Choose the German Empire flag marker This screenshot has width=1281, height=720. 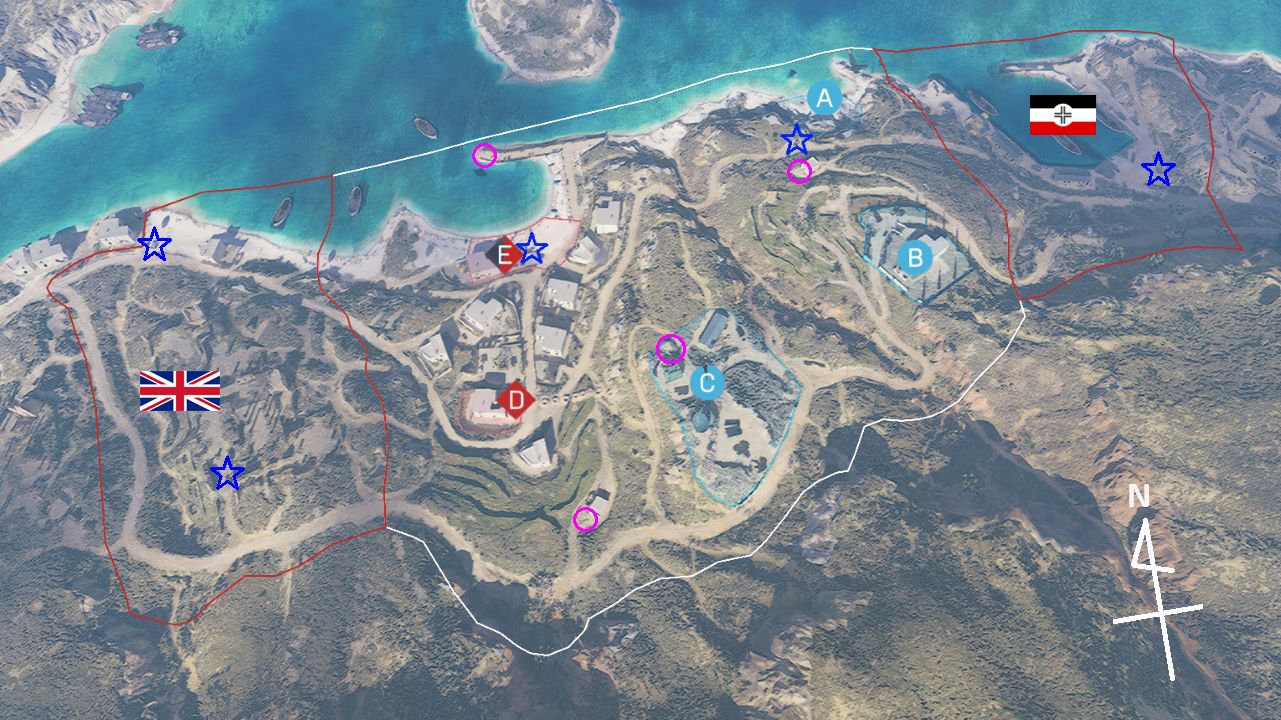(x=1063, y=115)
